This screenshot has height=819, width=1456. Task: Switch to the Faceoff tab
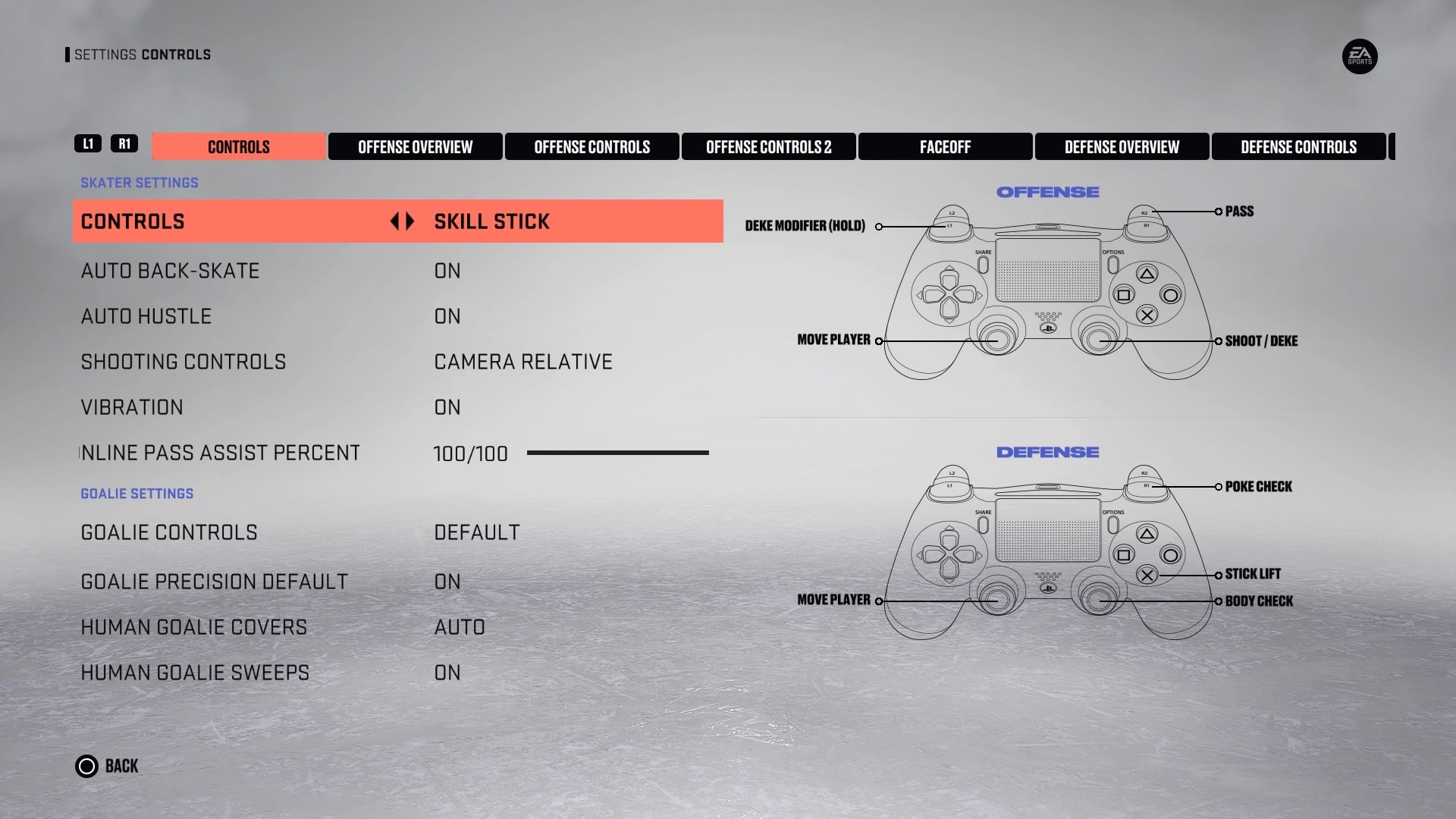tap(945, 146)
